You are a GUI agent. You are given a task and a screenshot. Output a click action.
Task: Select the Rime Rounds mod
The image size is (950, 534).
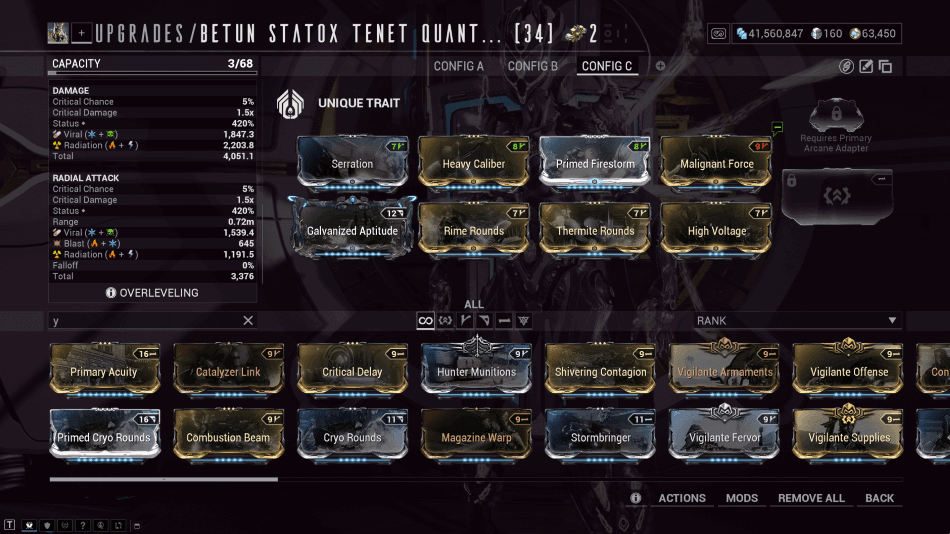474,228
